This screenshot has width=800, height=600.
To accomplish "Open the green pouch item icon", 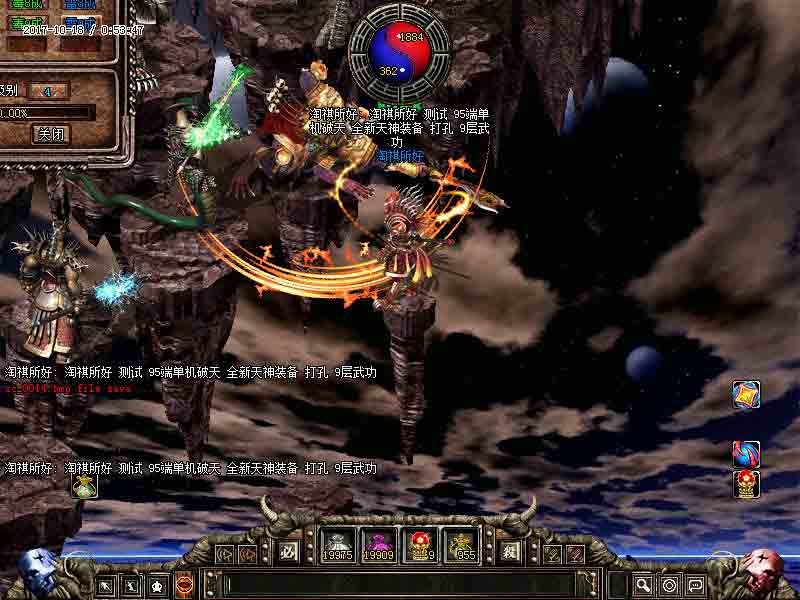I will click(x=83, y=486).
